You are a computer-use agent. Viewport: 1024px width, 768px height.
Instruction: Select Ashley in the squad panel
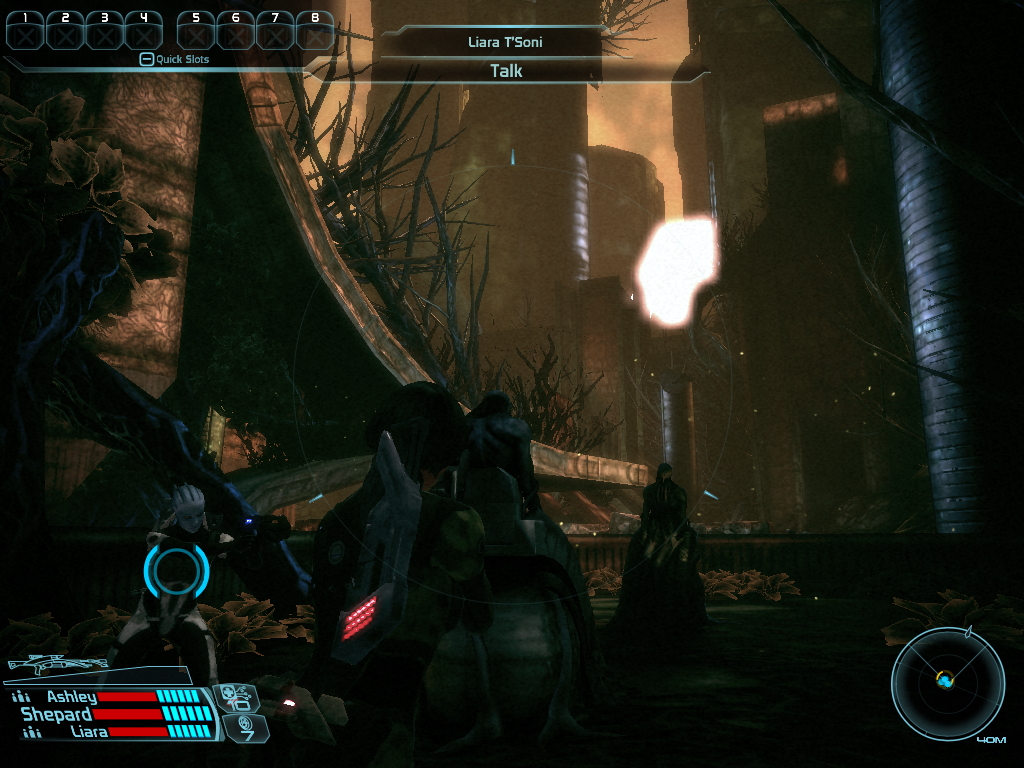click(71, 697)
